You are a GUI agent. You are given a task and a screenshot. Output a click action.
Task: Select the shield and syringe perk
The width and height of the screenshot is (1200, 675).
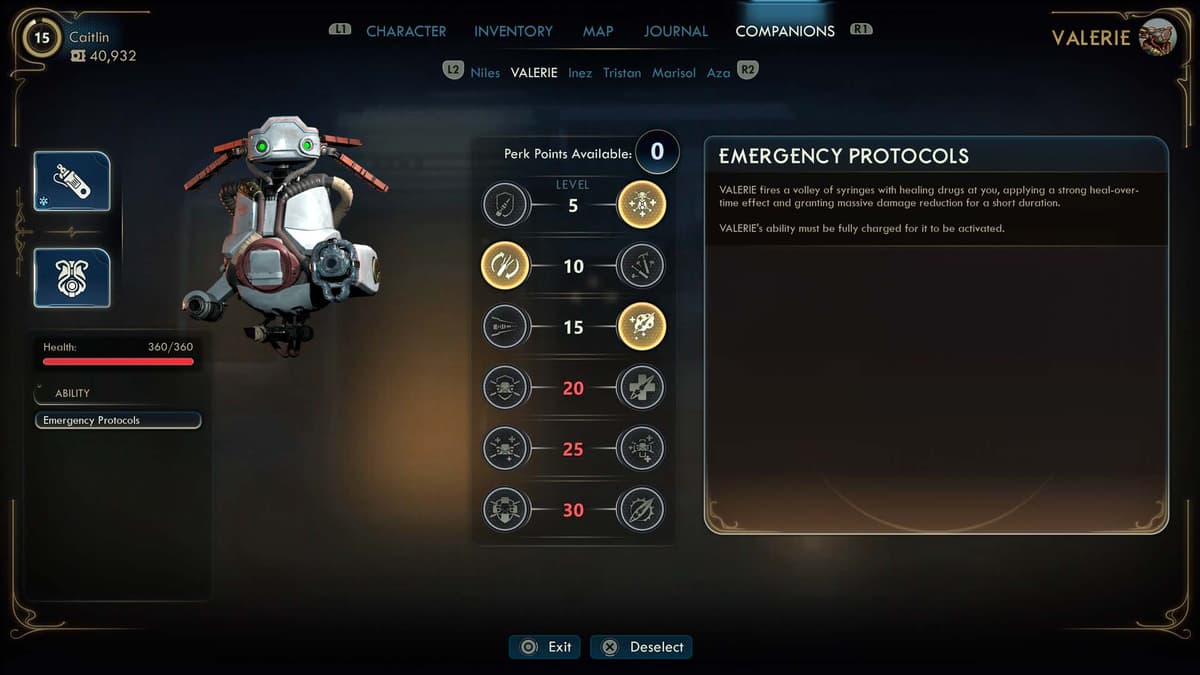pos(505,206)
